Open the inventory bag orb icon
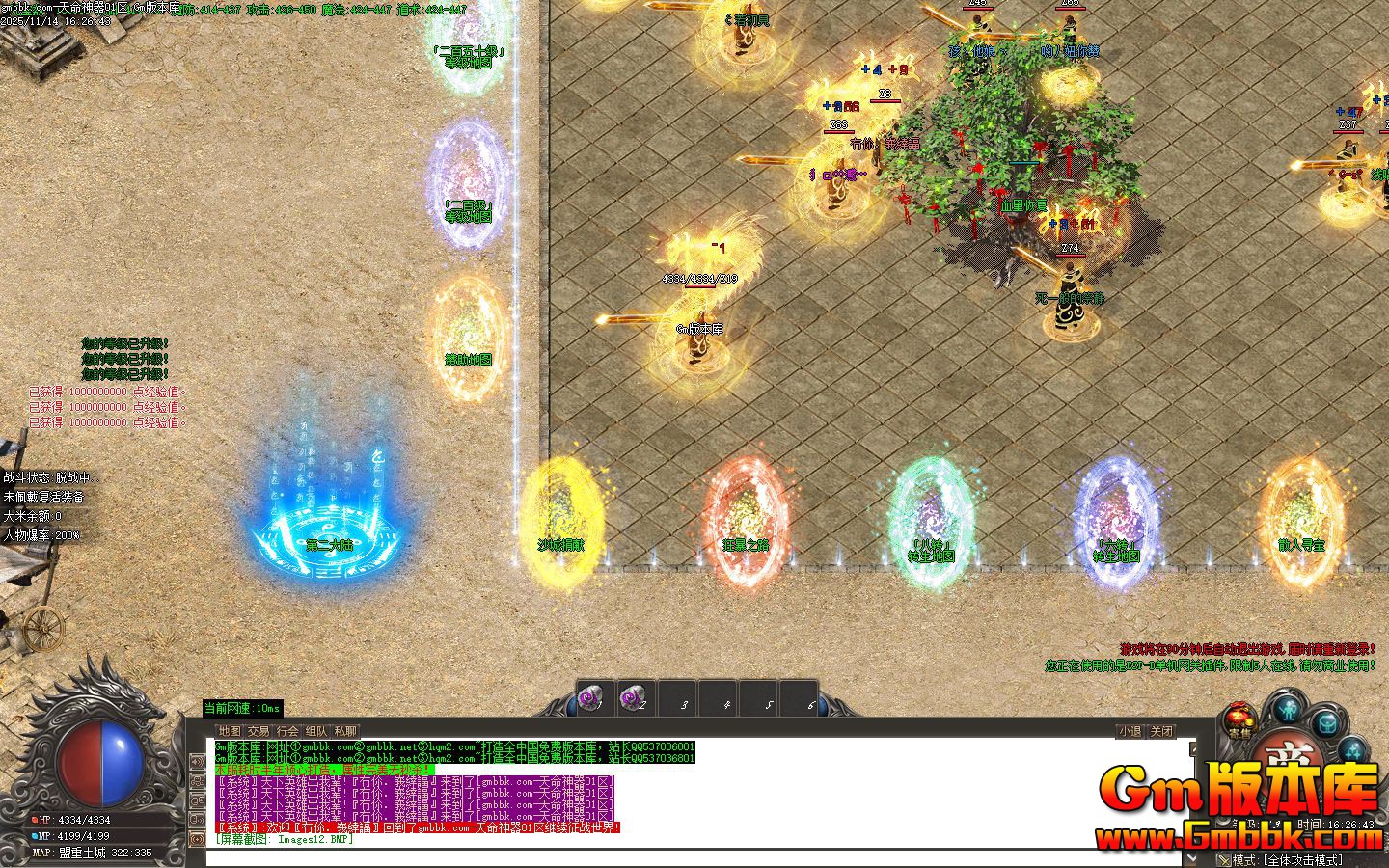Screen dimensions: 1389x868 pos(1327,724)
